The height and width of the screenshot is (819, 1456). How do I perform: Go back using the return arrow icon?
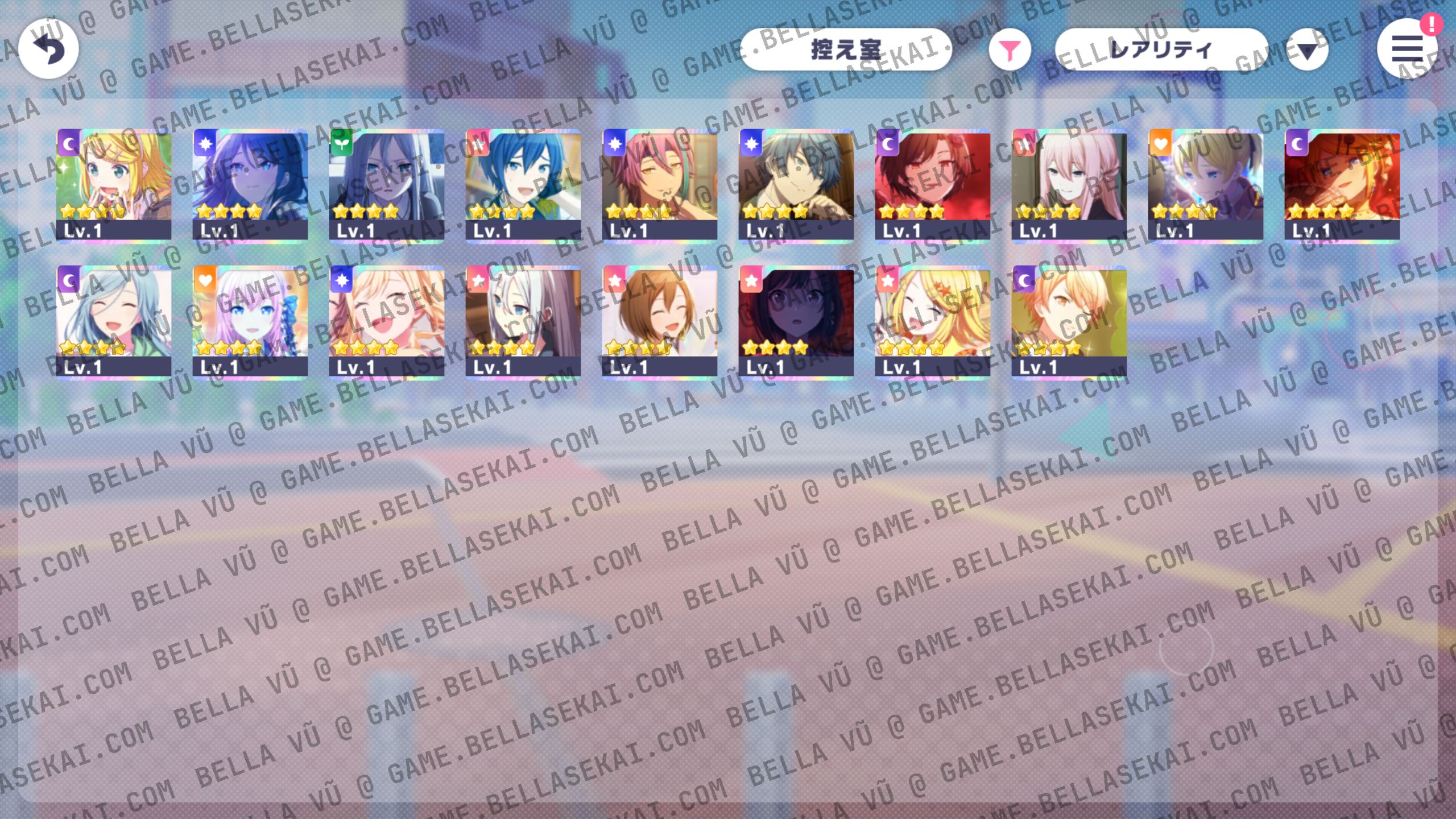pos(48,48)
